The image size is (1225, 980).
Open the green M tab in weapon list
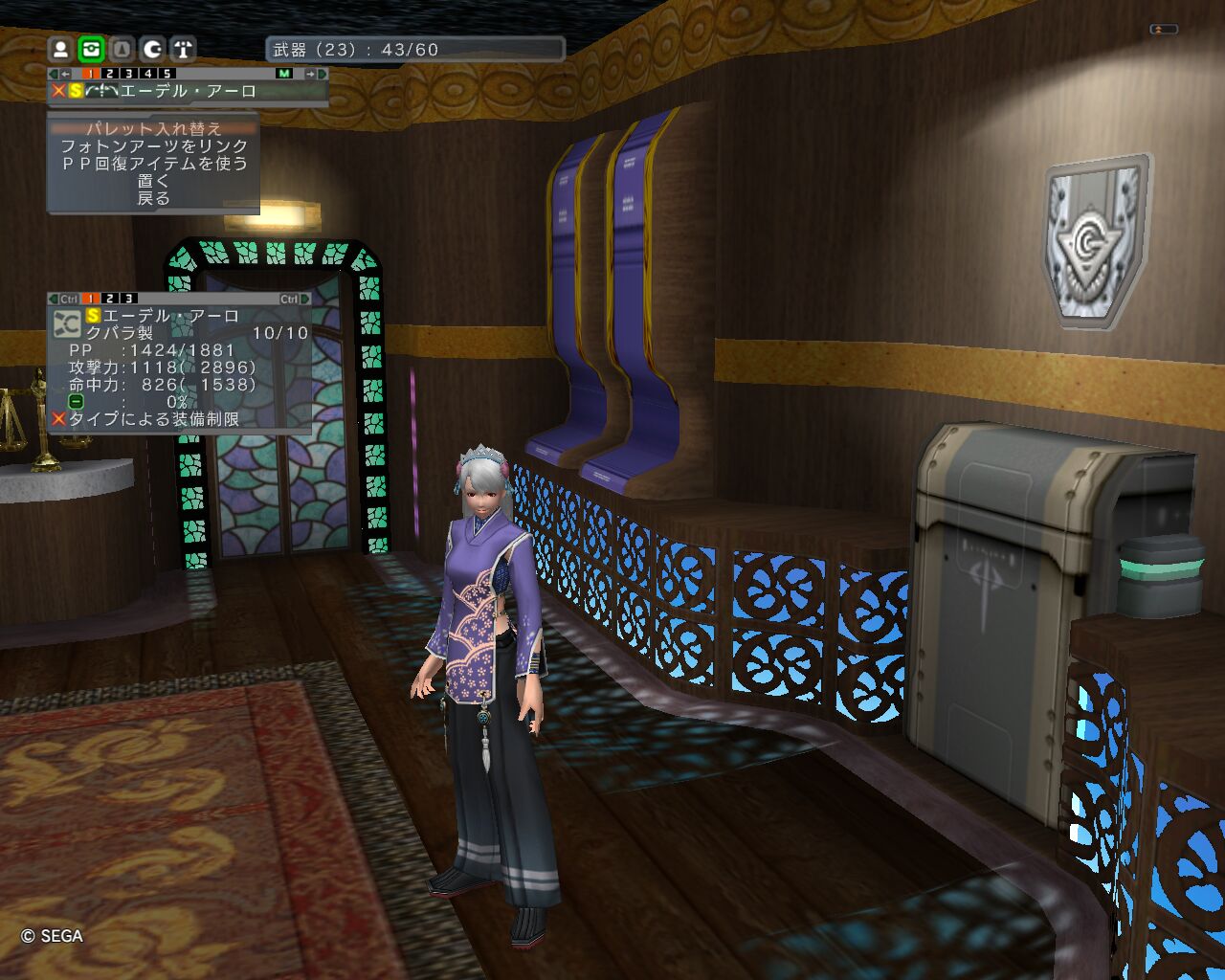point(284,74)
